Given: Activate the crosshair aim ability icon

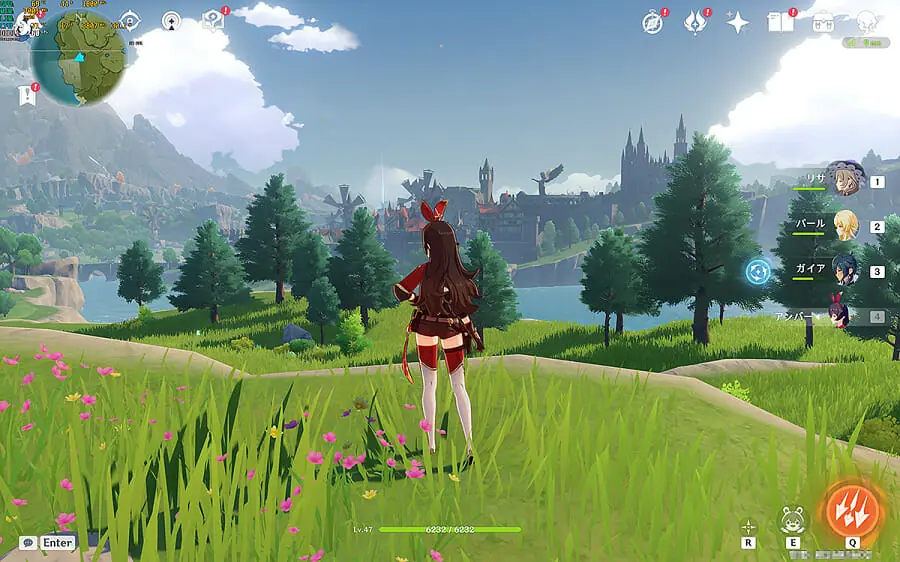Looking at the screenshot, I should point(748,526).
